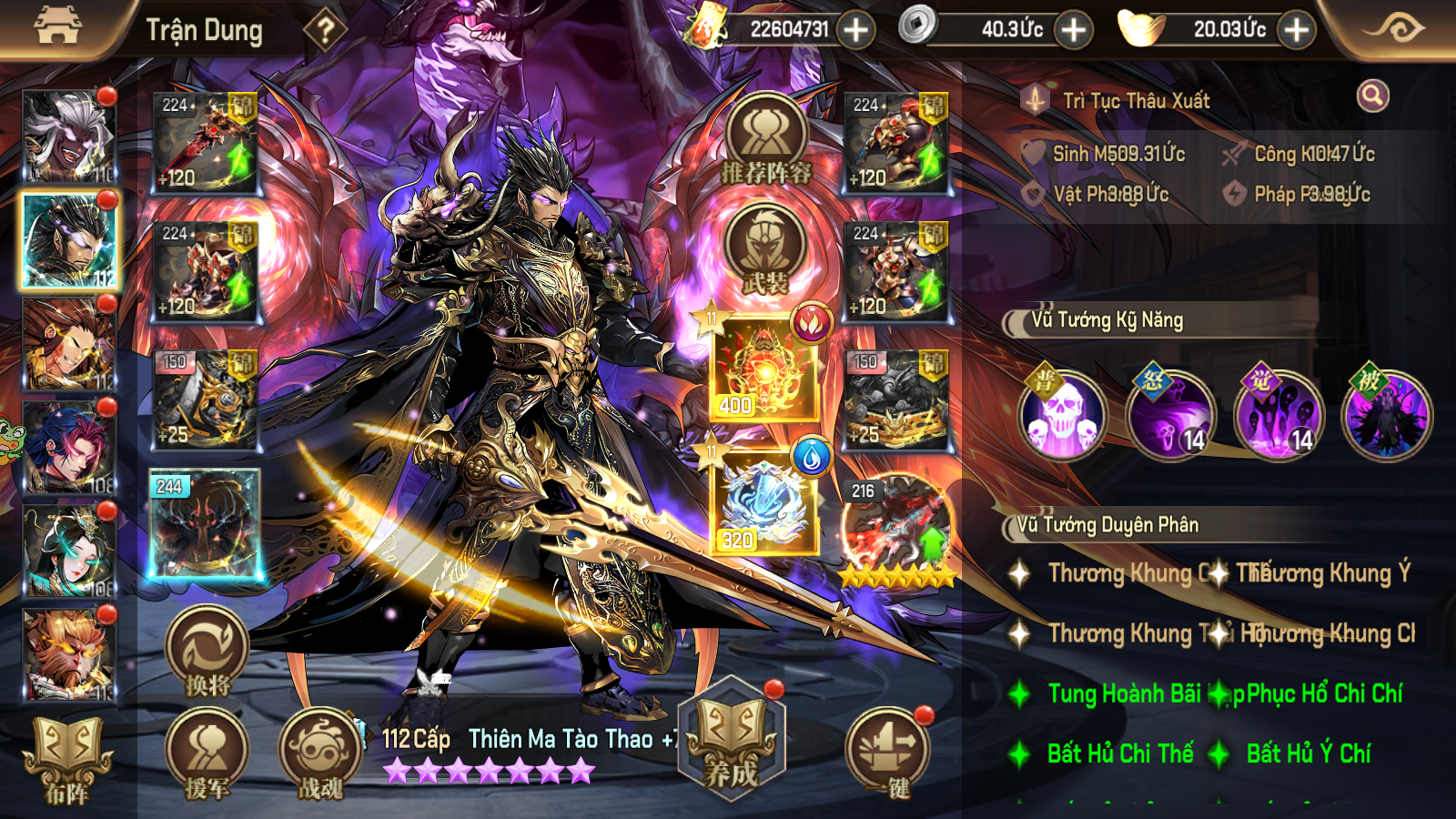Add more silver coin currency
The height and width of the screenshot is (819, 1456).
click(x=1074, y=30)
